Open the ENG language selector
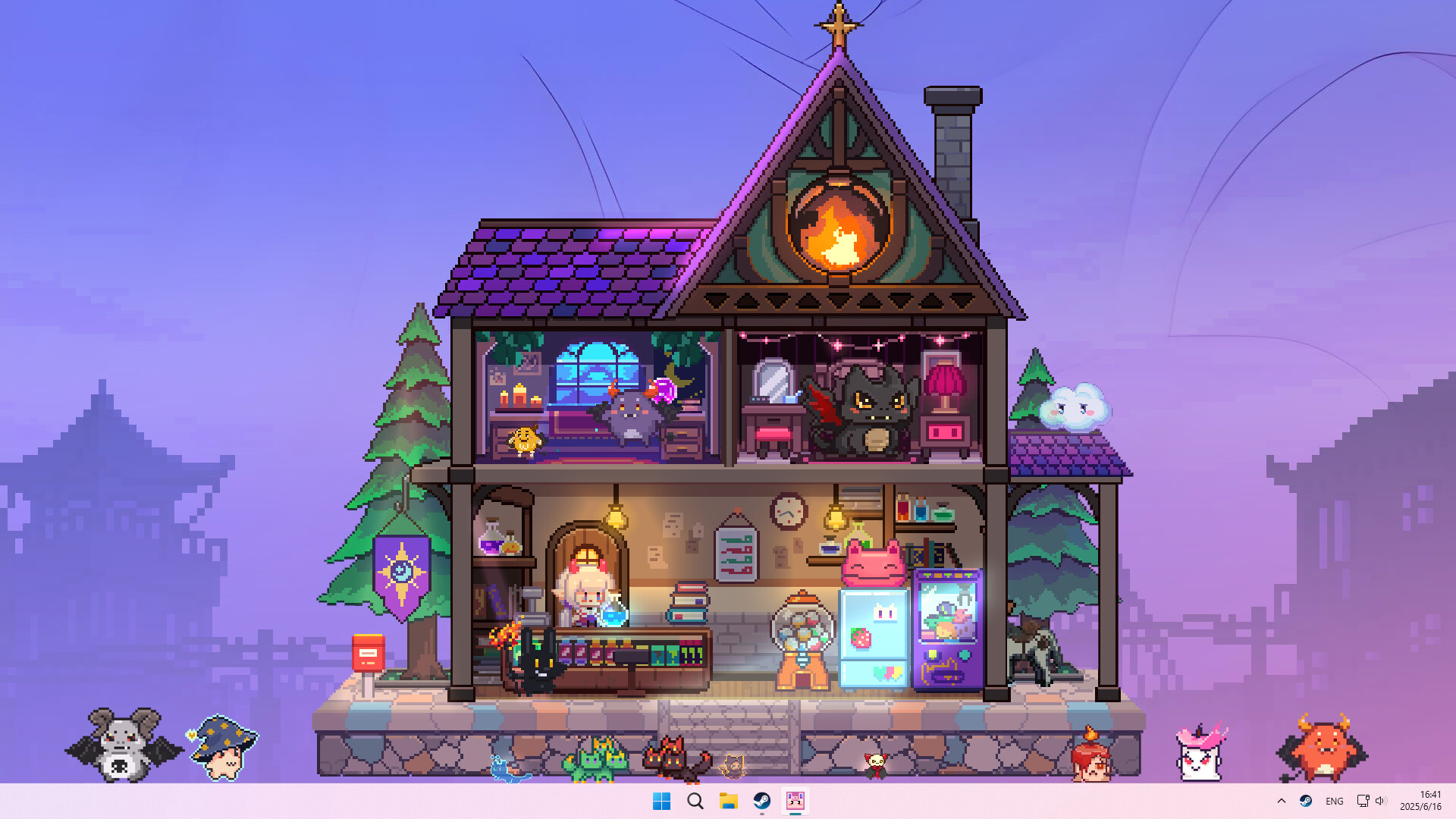Image resolution: width=1456 pixels, height=819 pixels. click(1335, 800)
